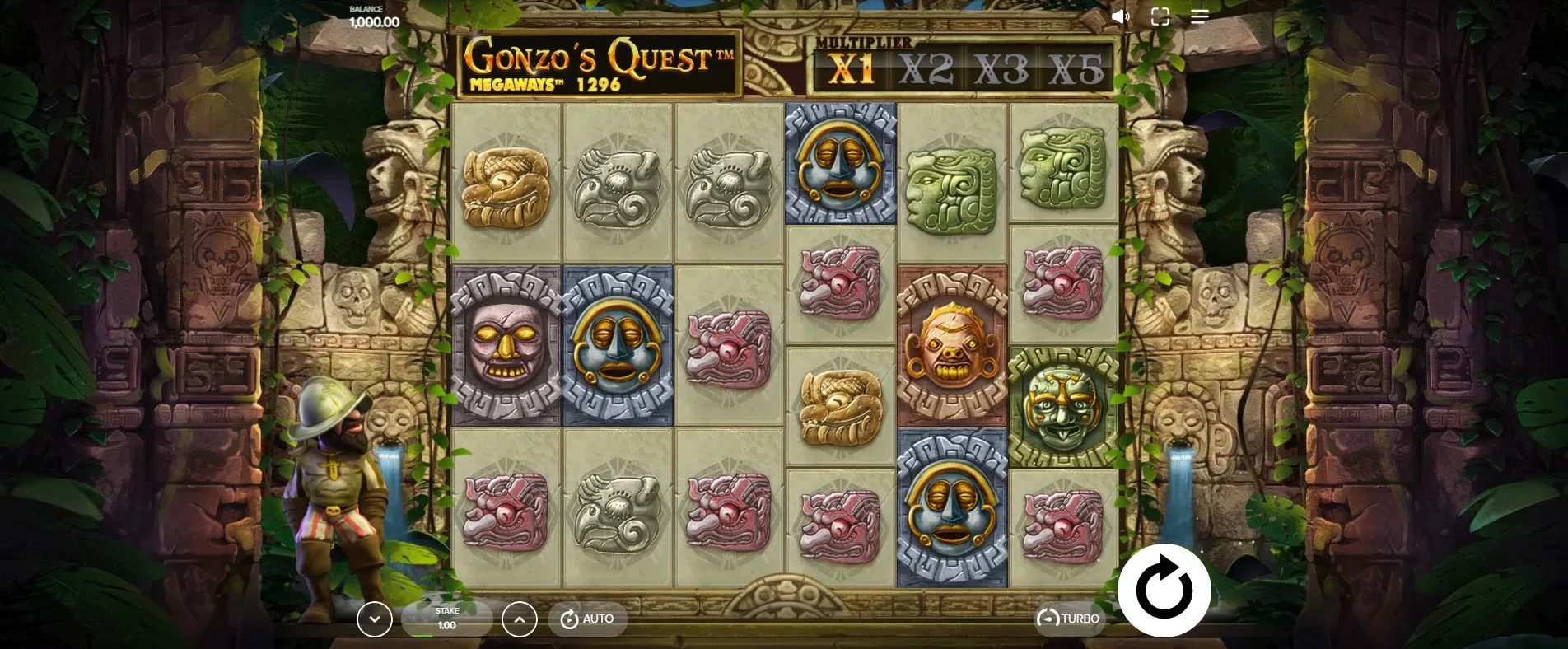Screen dimensions: 1568x649
Task: Open the Auto spin options
Action: click(587, 619)
